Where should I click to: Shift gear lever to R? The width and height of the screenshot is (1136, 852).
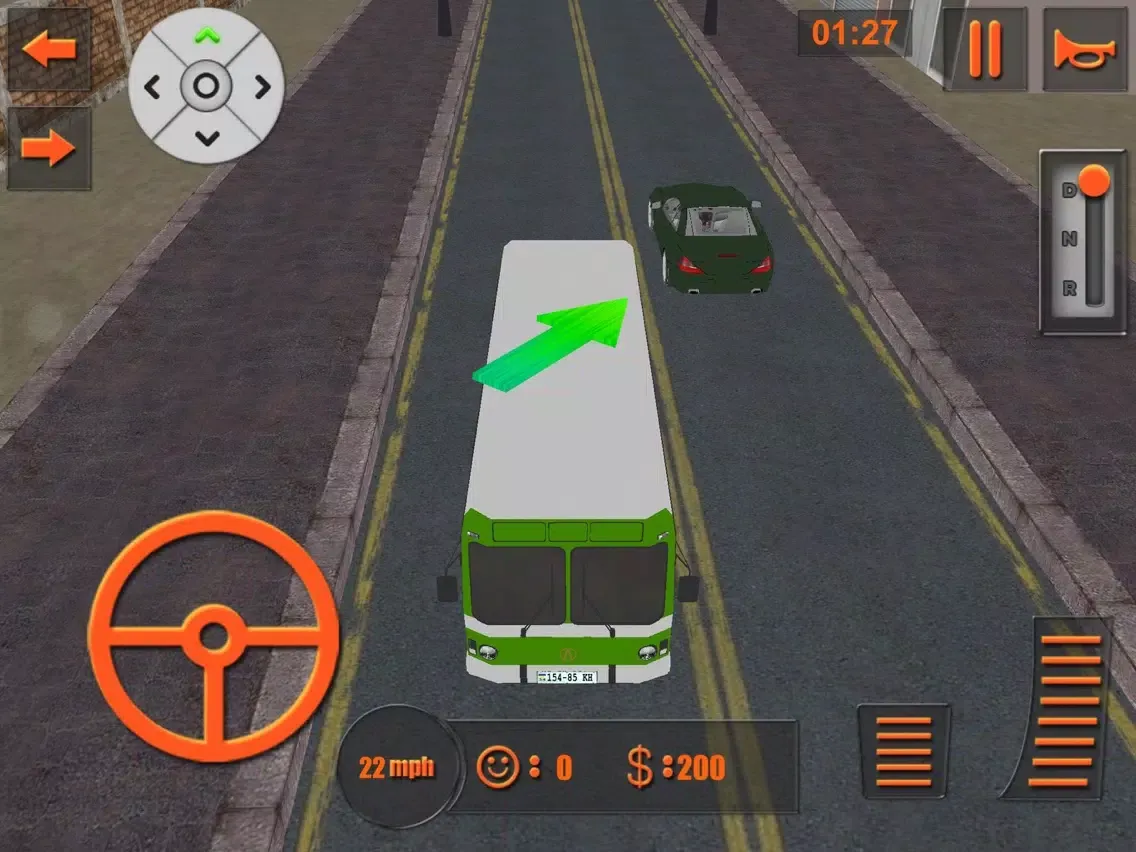pos(1070,290)
